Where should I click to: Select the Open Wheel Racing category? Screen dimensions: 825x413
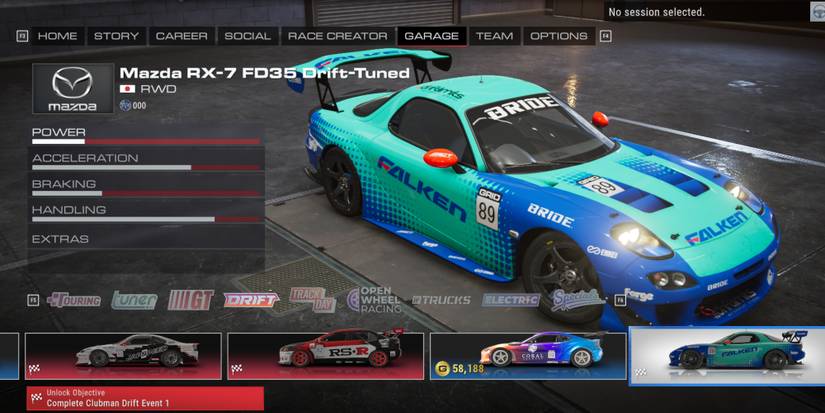click(375, 299)
